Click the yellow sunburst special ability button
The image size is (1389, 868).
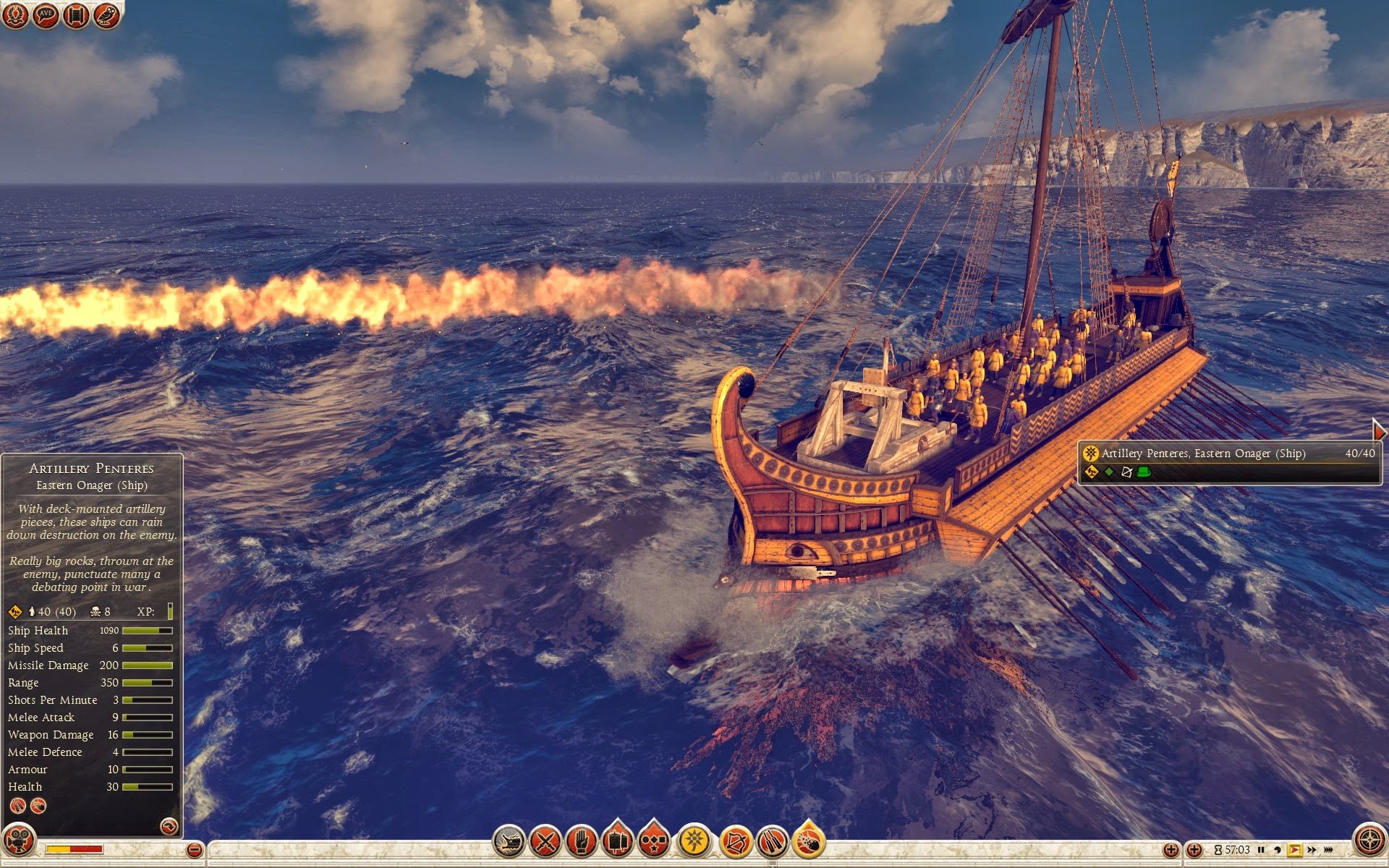tap(694, 842)
